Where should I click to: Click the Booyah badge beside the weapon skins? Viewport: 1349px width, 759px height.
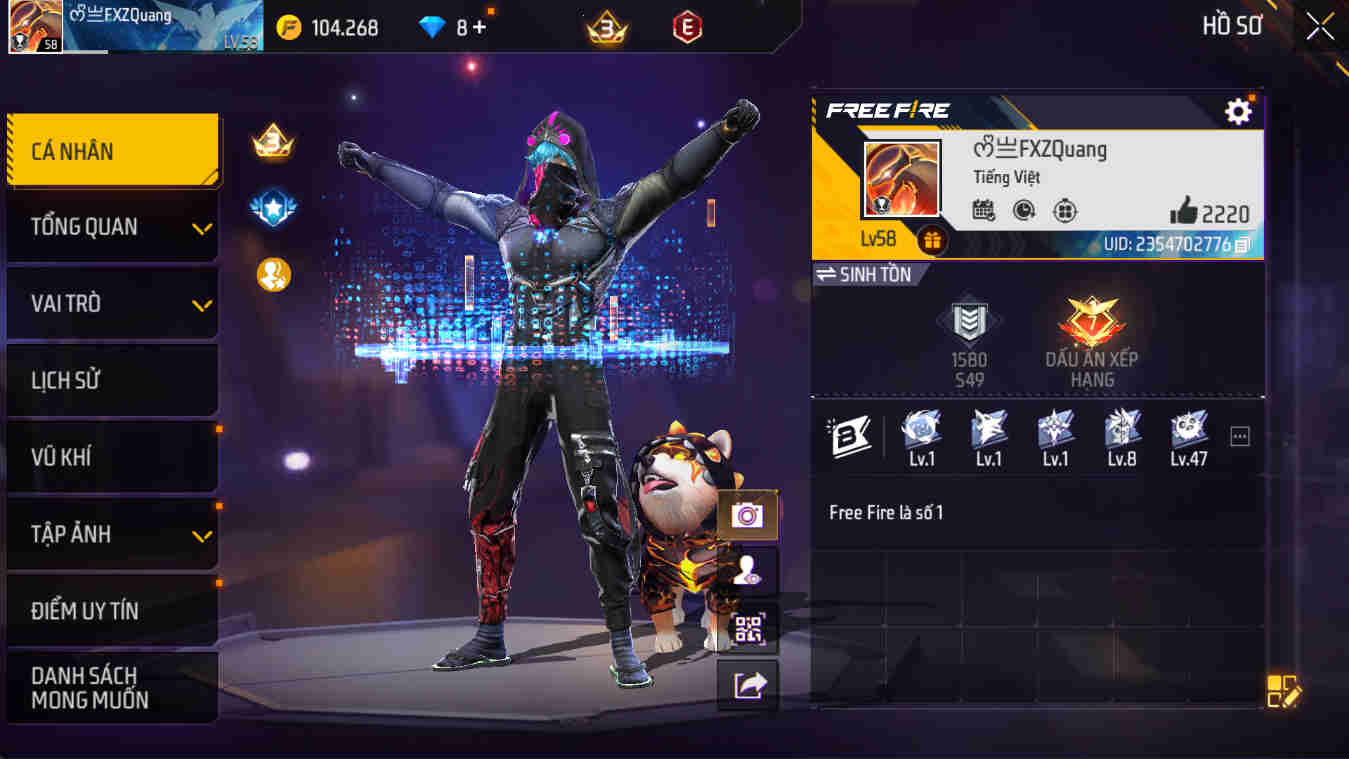pos(851,437)
